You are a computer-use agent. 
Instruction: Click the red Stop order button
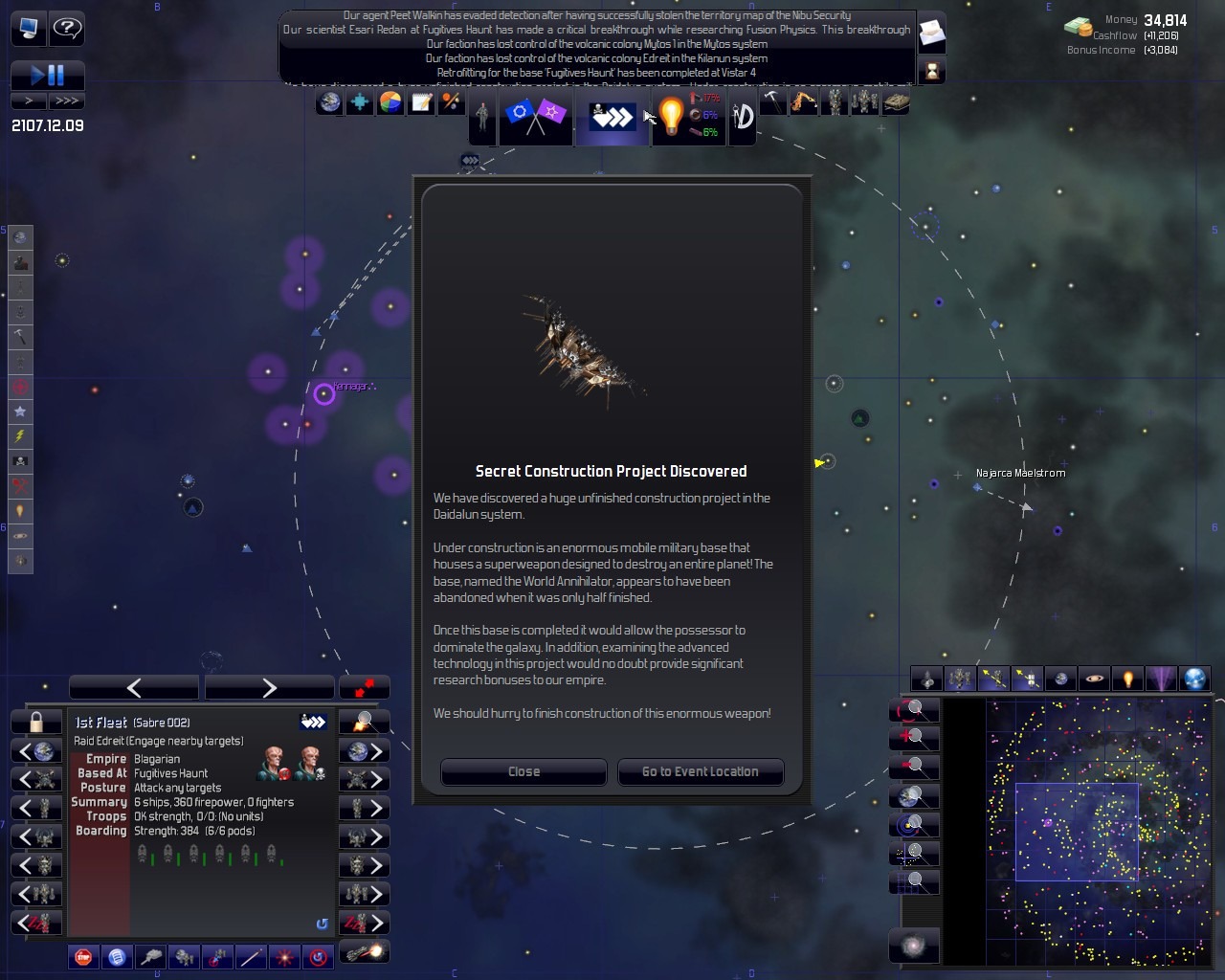84,956
